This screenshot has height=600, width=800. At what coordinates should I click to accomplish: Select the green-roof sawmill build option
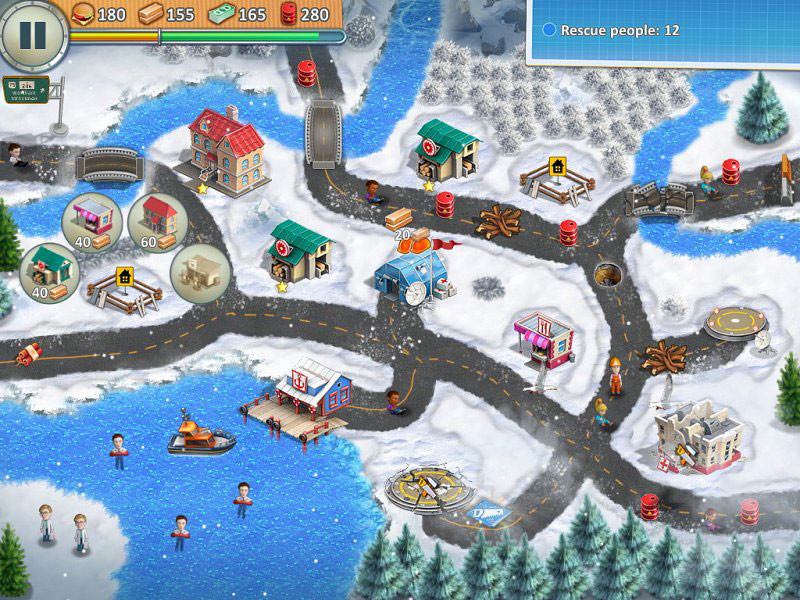tap(50, 270)
